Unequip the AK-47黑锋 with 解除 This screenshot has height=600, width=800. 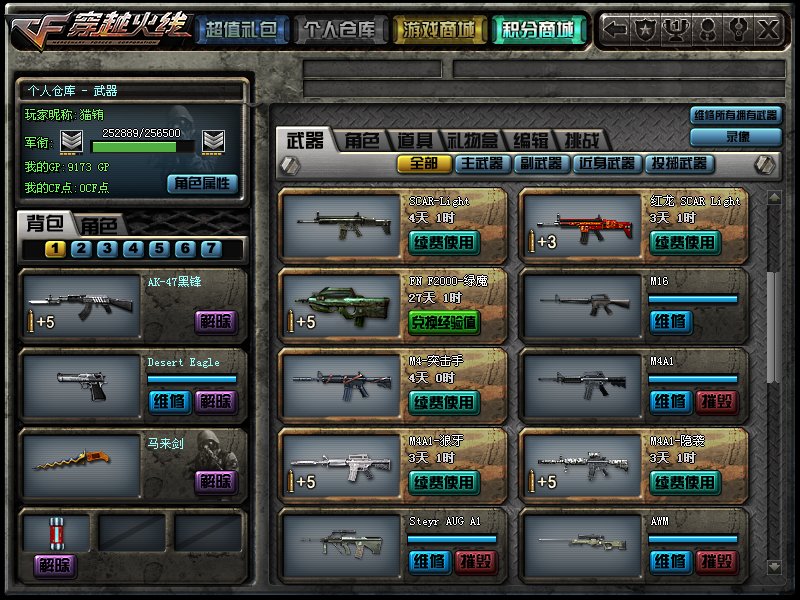click(x=215, y=321)
